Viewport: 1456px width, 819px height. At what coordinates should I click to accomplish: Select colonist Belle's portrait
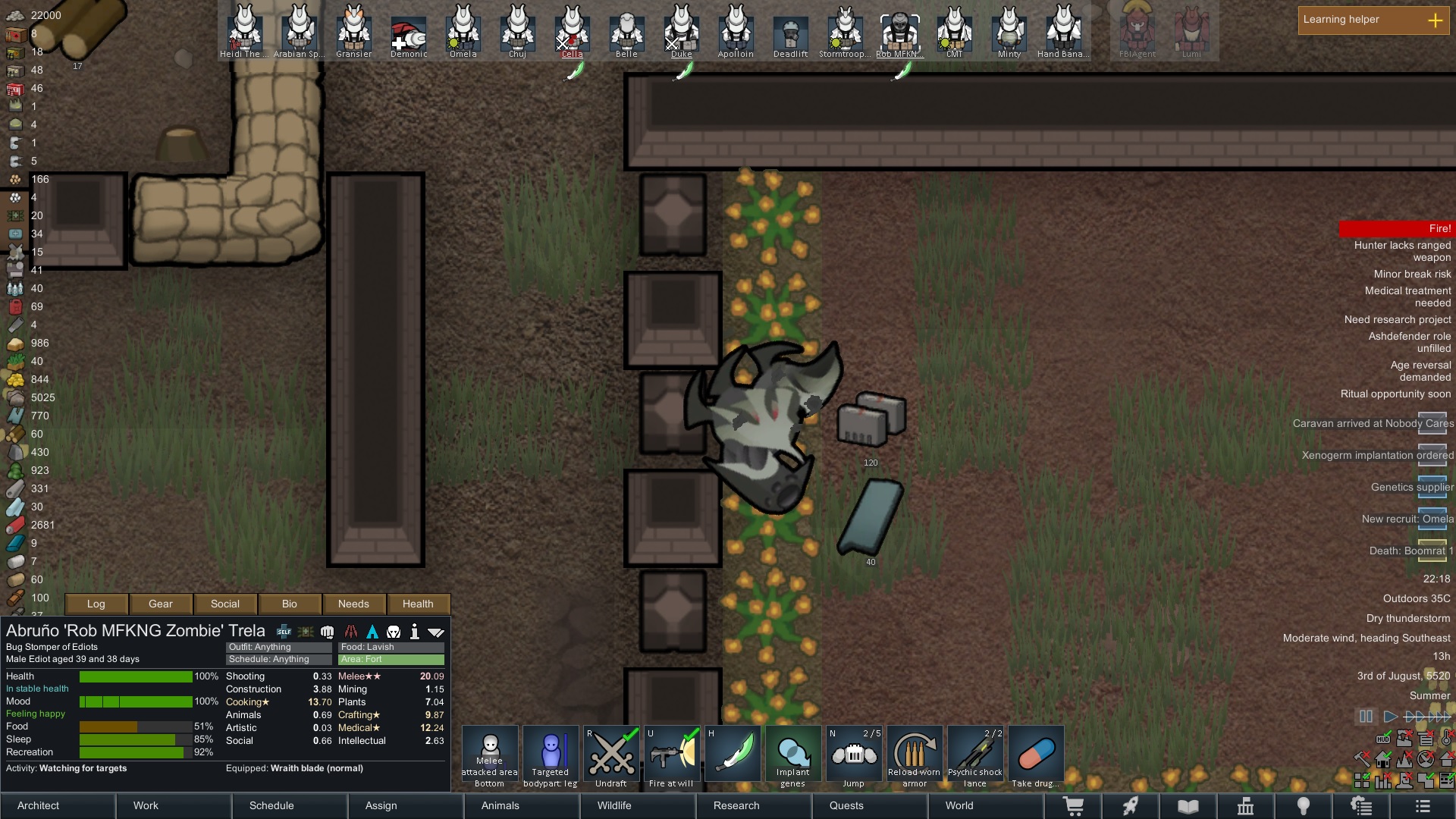626,32
